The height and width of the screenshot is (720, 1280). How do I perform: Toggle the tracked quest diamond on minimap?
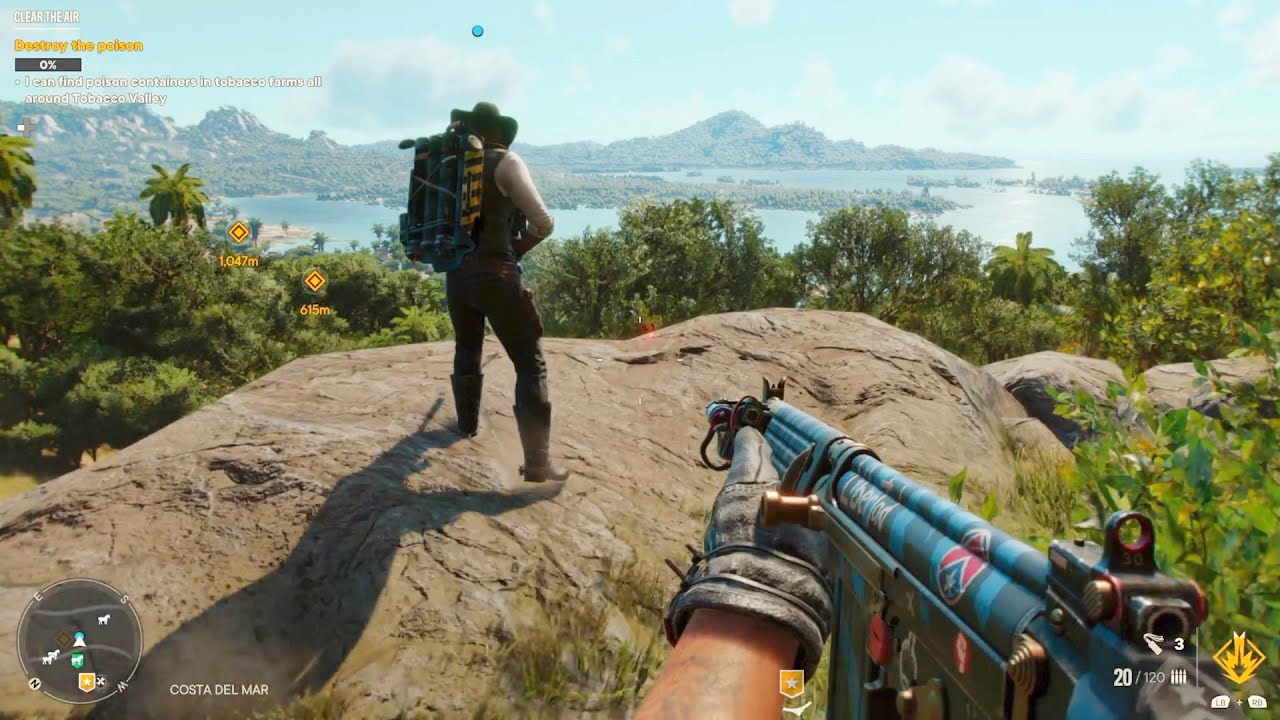point(64,639)
